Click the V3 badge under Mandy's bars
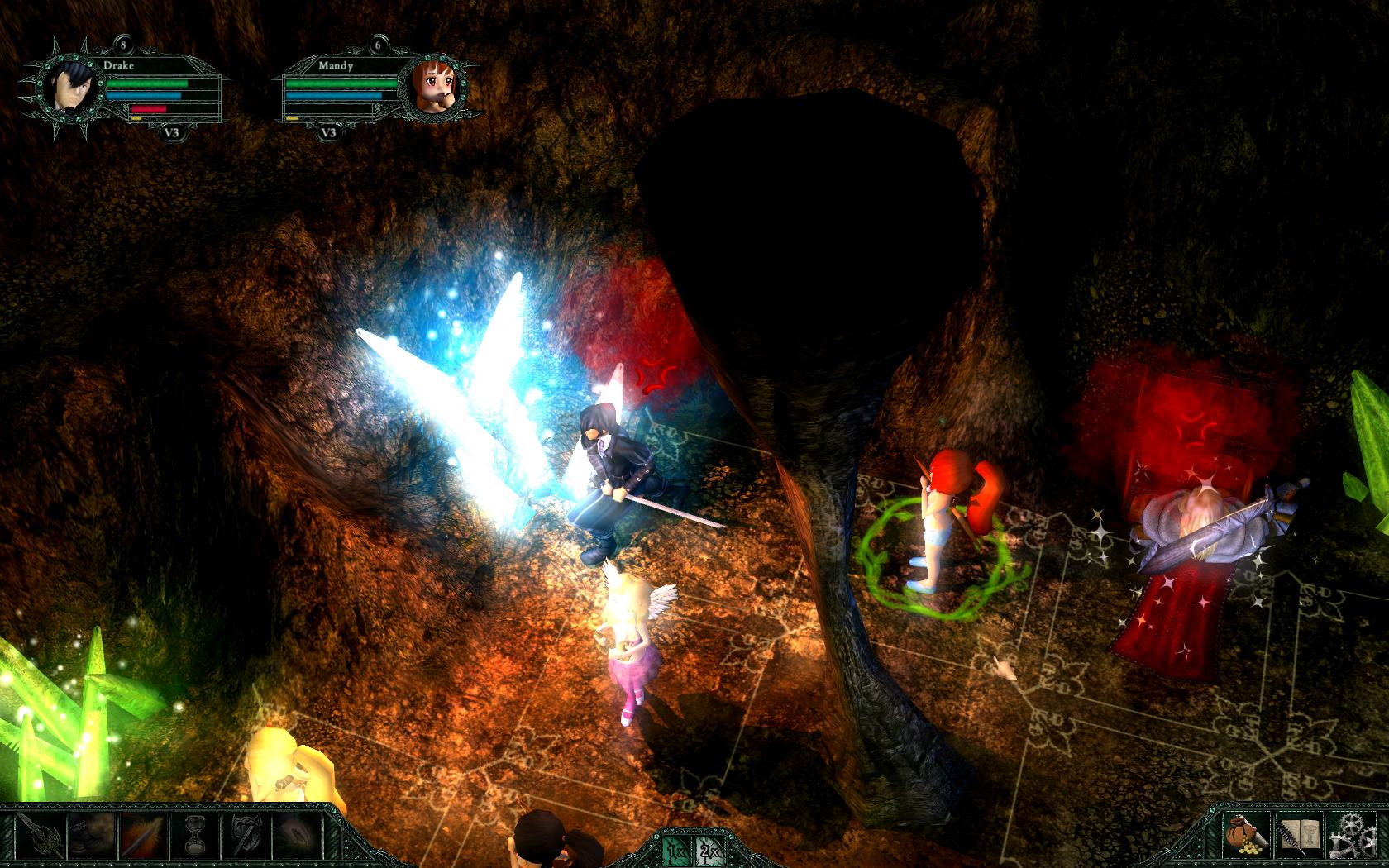 click(327, 132)
